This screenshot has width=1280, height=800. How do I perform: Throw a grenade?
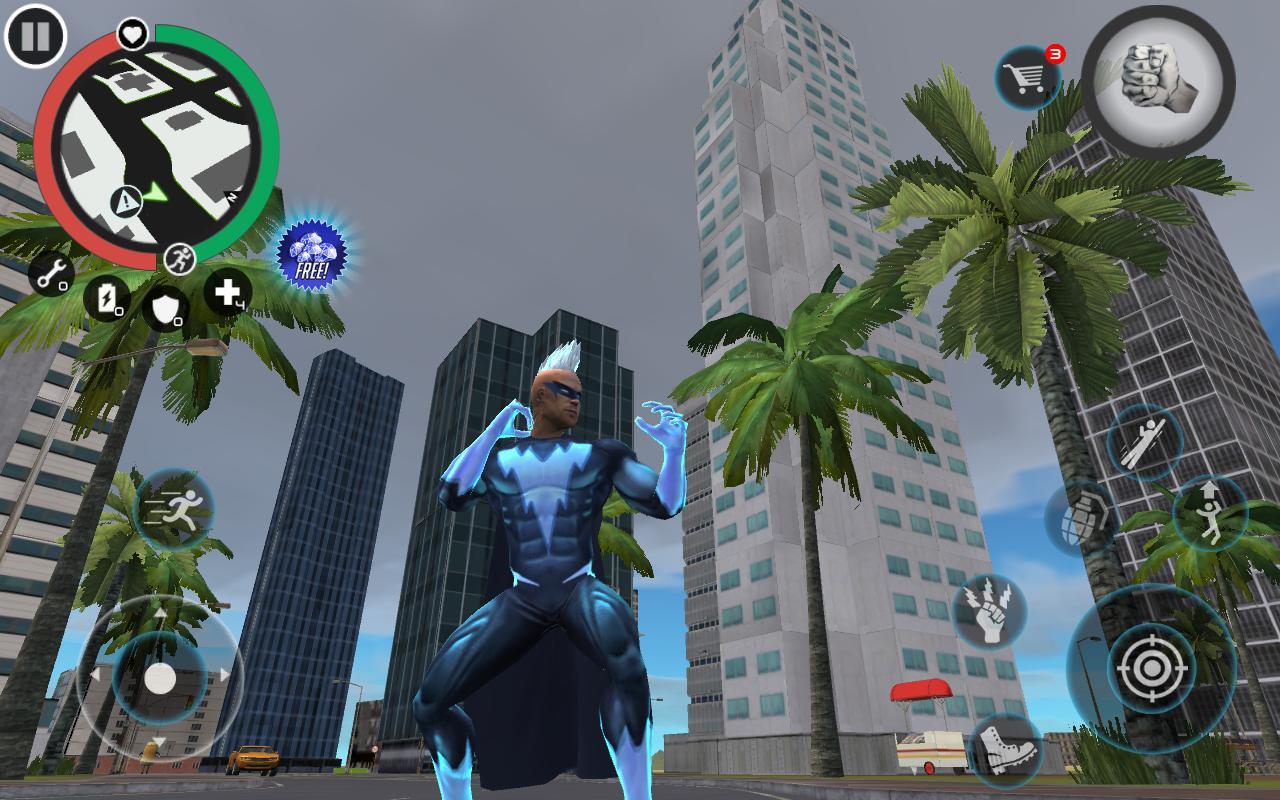click(x=1086, y=512)
